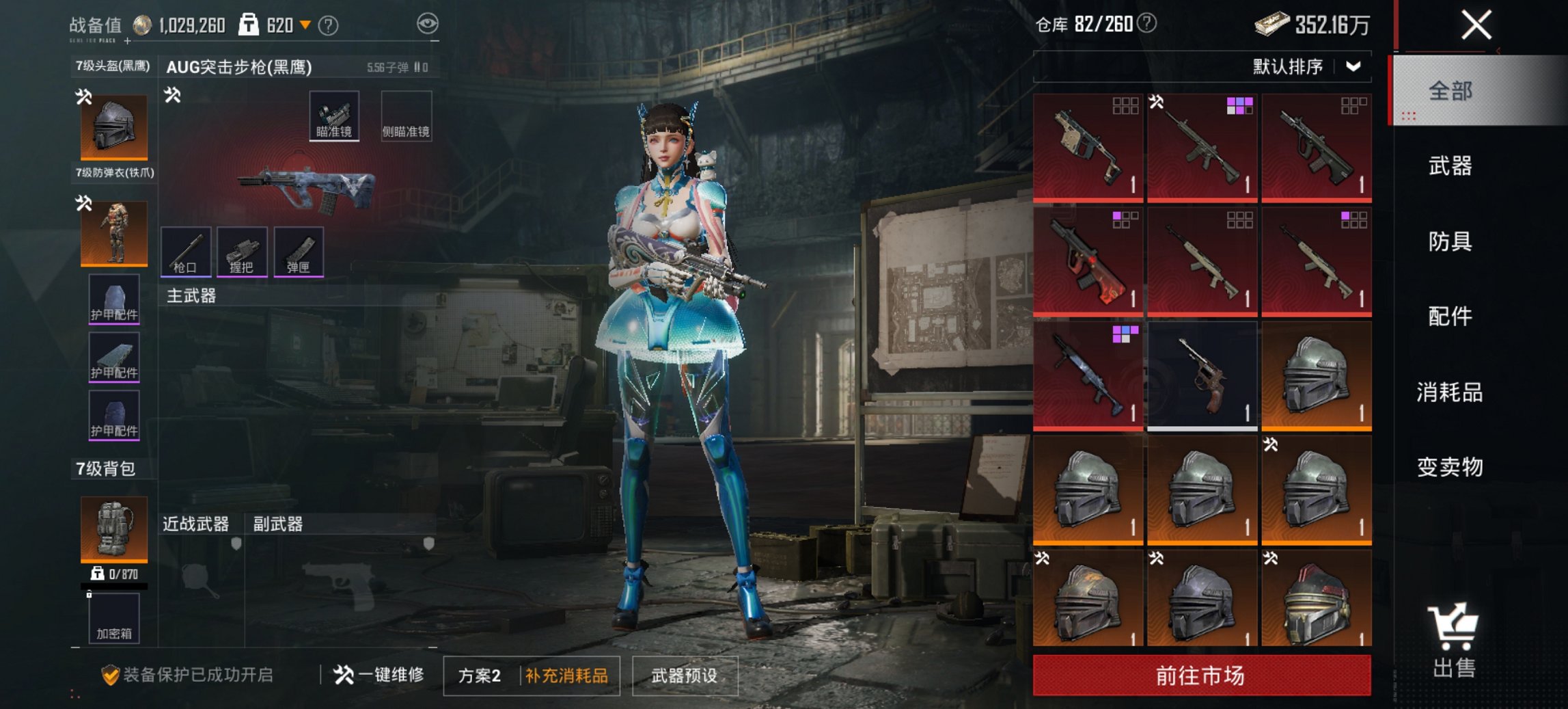The width and height of the screenshot is (1568, 709).
Task: Select the 全部 all-items tab
Action: coord(1450,91)
